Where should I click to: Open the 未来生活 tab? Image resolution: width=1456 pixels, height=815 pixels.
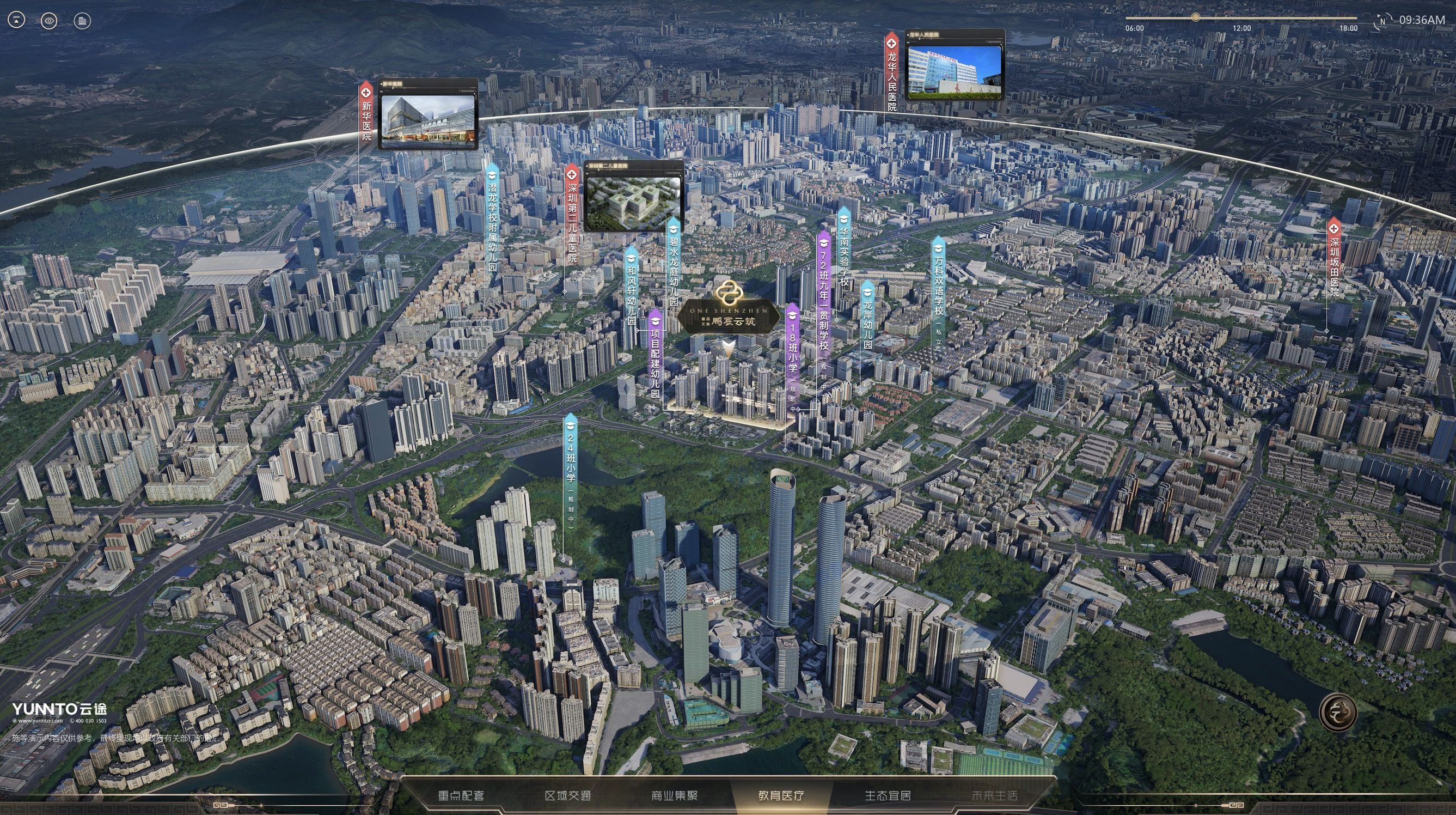(994, 796)
